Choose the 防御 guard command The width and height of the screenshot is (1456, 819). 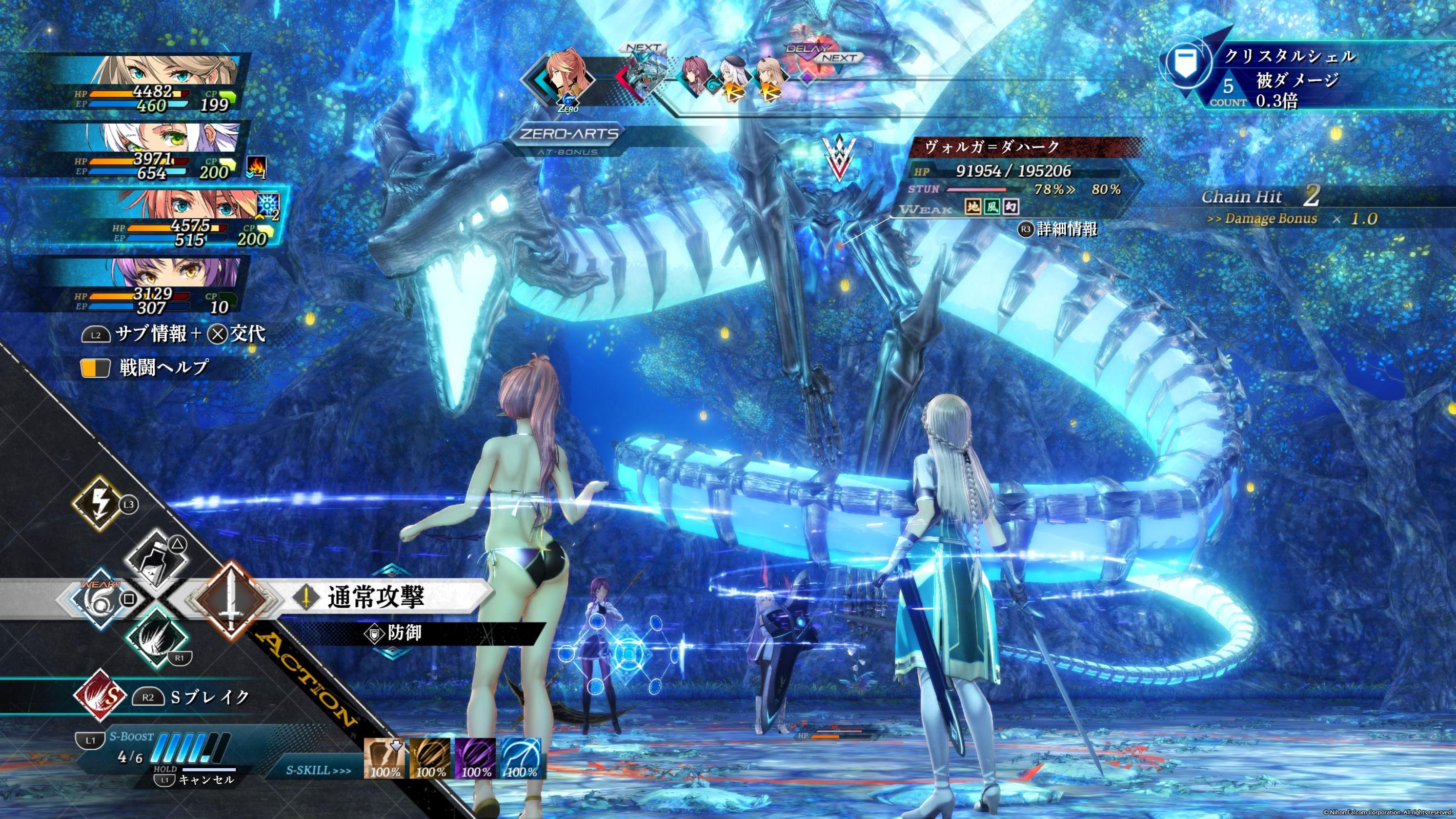coord(404,633)
